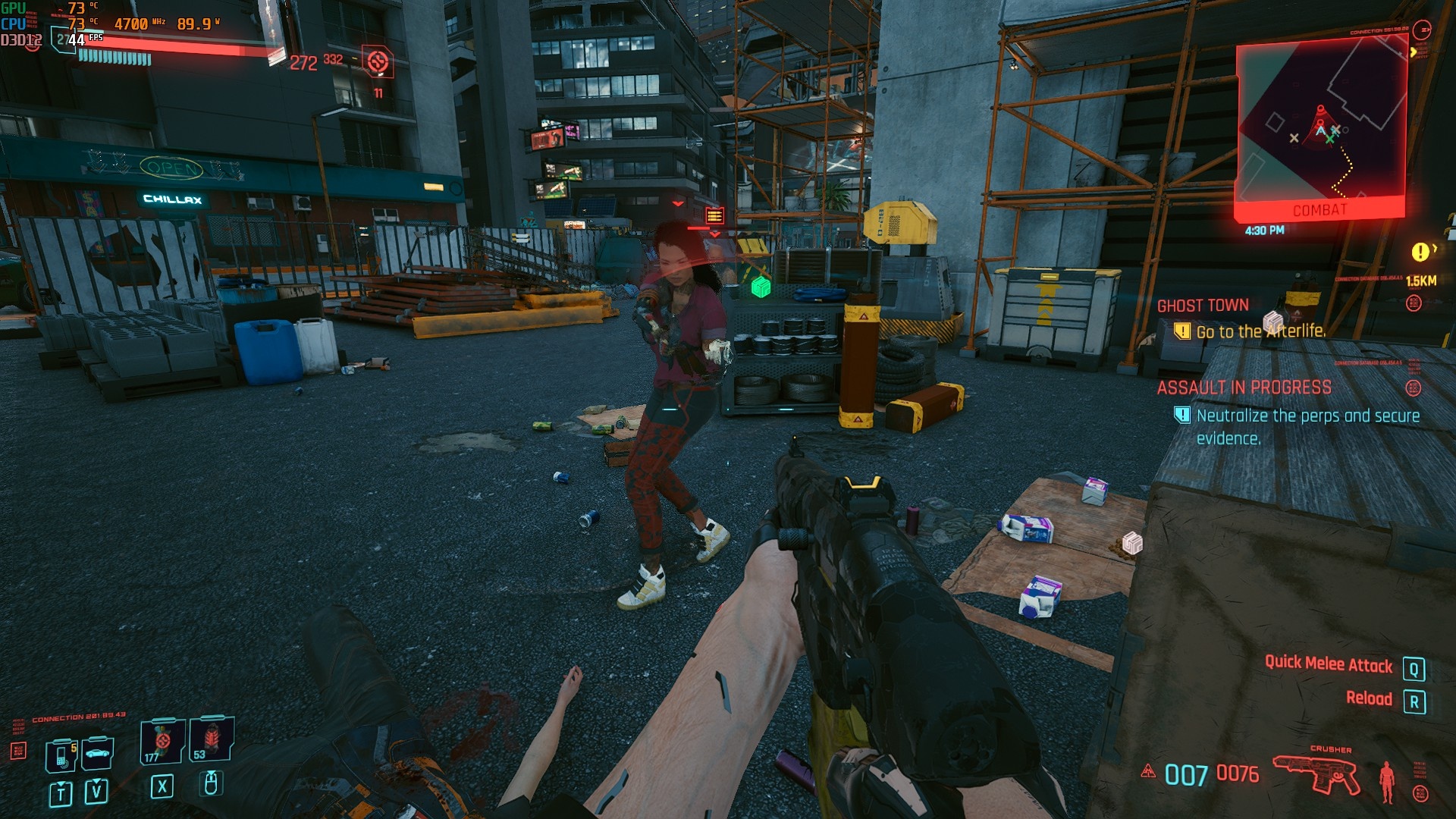Select the yellow quest distance marker icon
The image size is (1456, 819).
pyautogui.click(x=1420, y=252)
